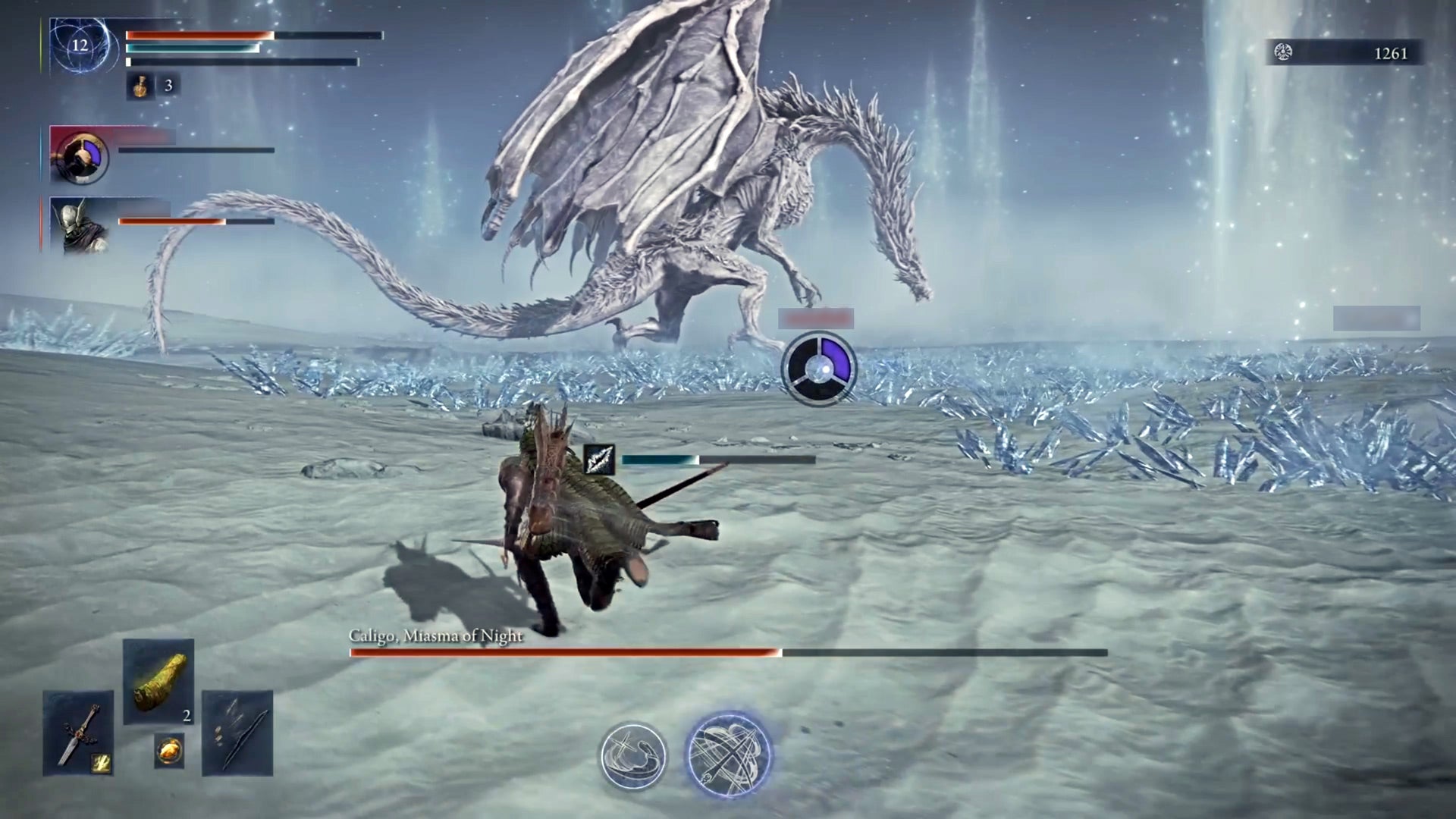This screenshot has height=819, width=1456.
Task: Click the flask count number 3
Action: click(168, 86)
